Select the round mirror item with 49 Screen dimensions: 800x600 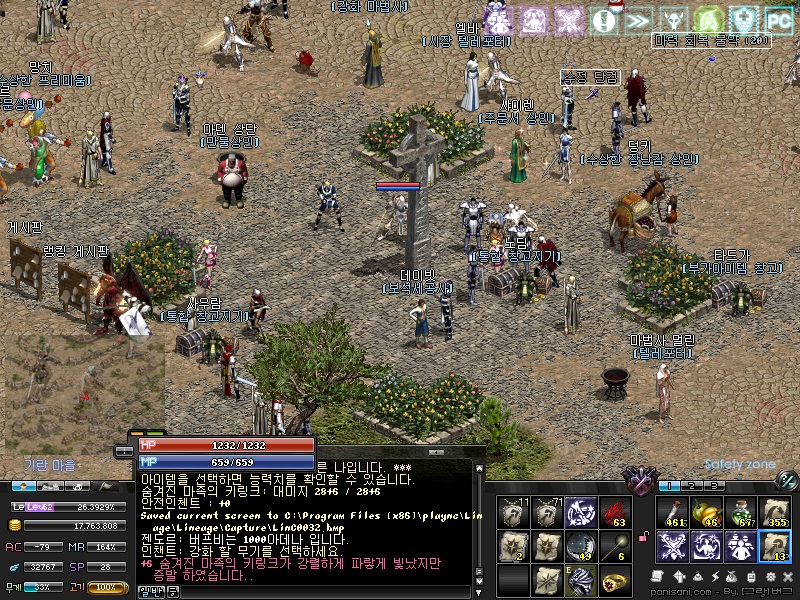pyautogui.click(x=580, y=546)
